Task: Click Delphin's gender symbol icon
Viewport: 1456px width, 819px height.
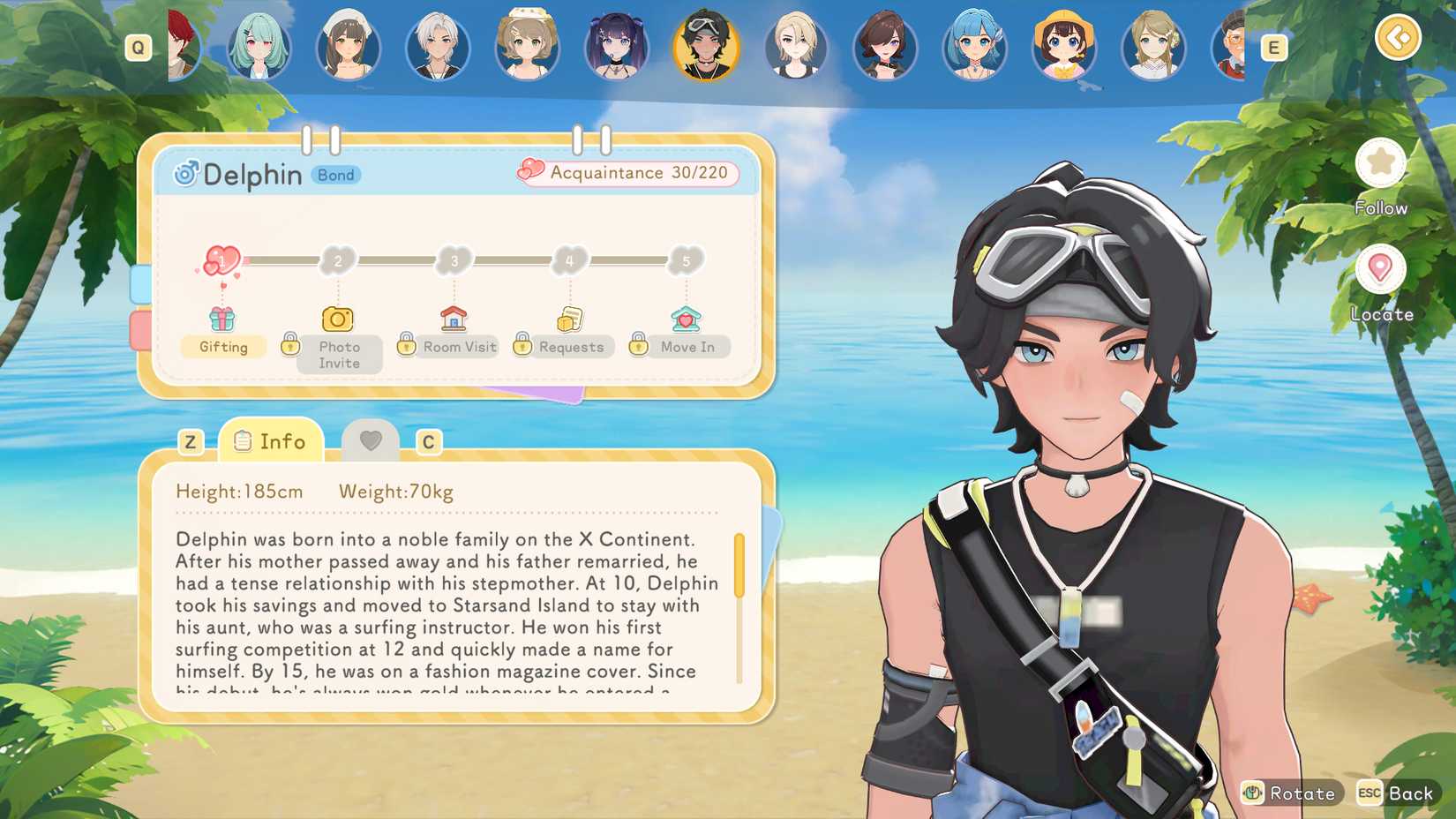Action: 186,173
